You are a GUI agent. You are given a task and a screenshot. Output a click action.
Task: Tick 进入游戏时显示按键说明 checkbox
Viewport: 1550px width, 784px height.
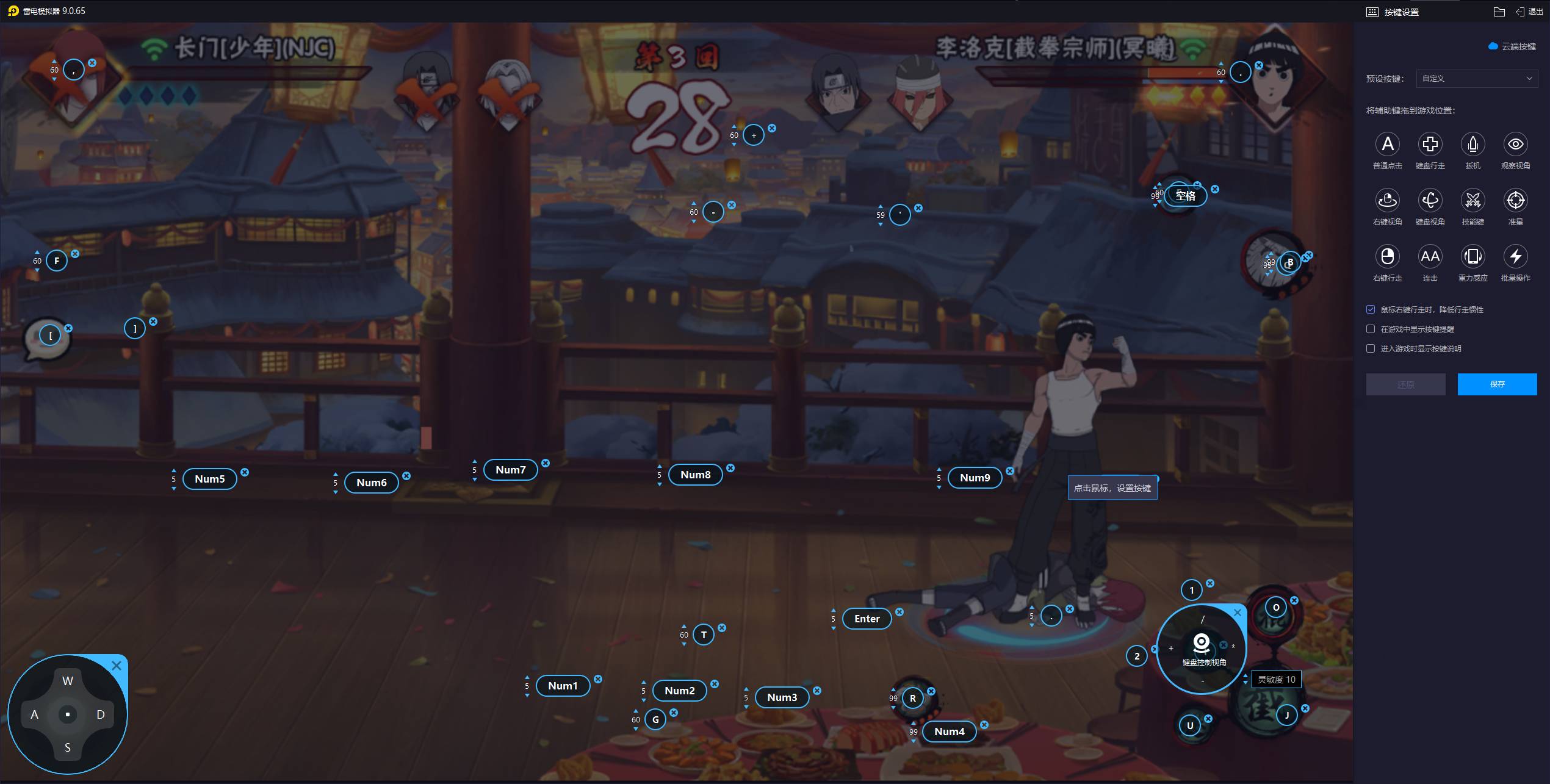pyautogui.click(x=1371, y=349)
